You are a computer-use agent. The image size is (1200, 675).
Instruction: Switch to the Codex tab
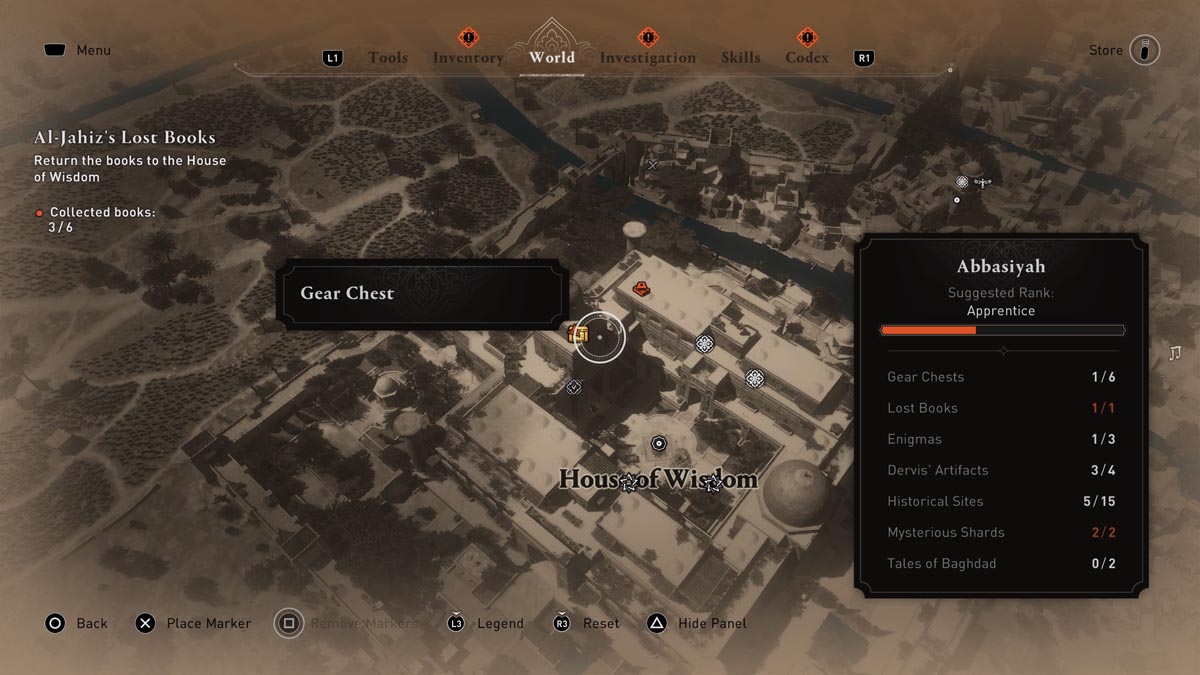click(x=807, y=58)
